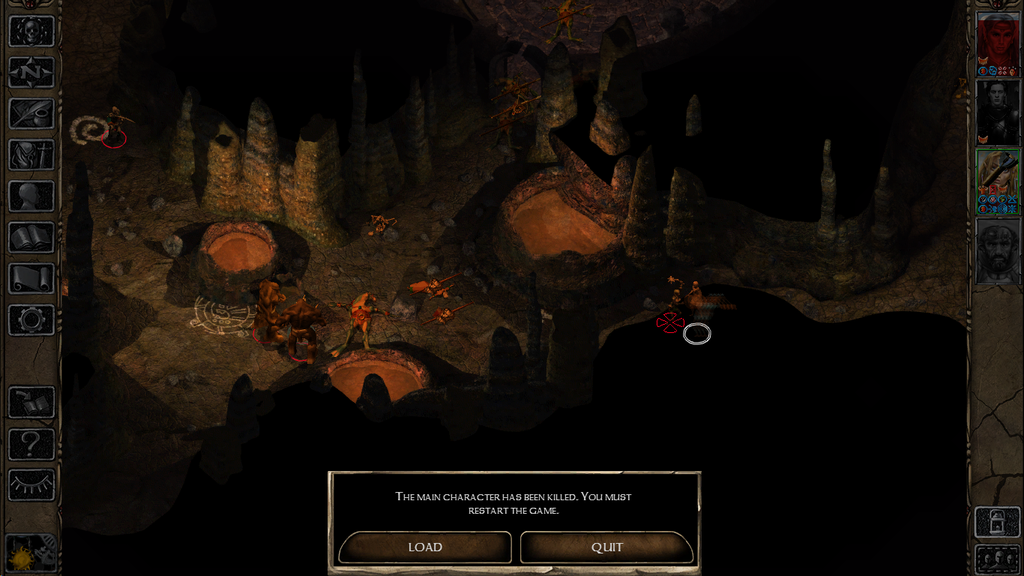Open the inventory screen icon
Viewport: 1024px width, 576px height.
coord(31,154)
